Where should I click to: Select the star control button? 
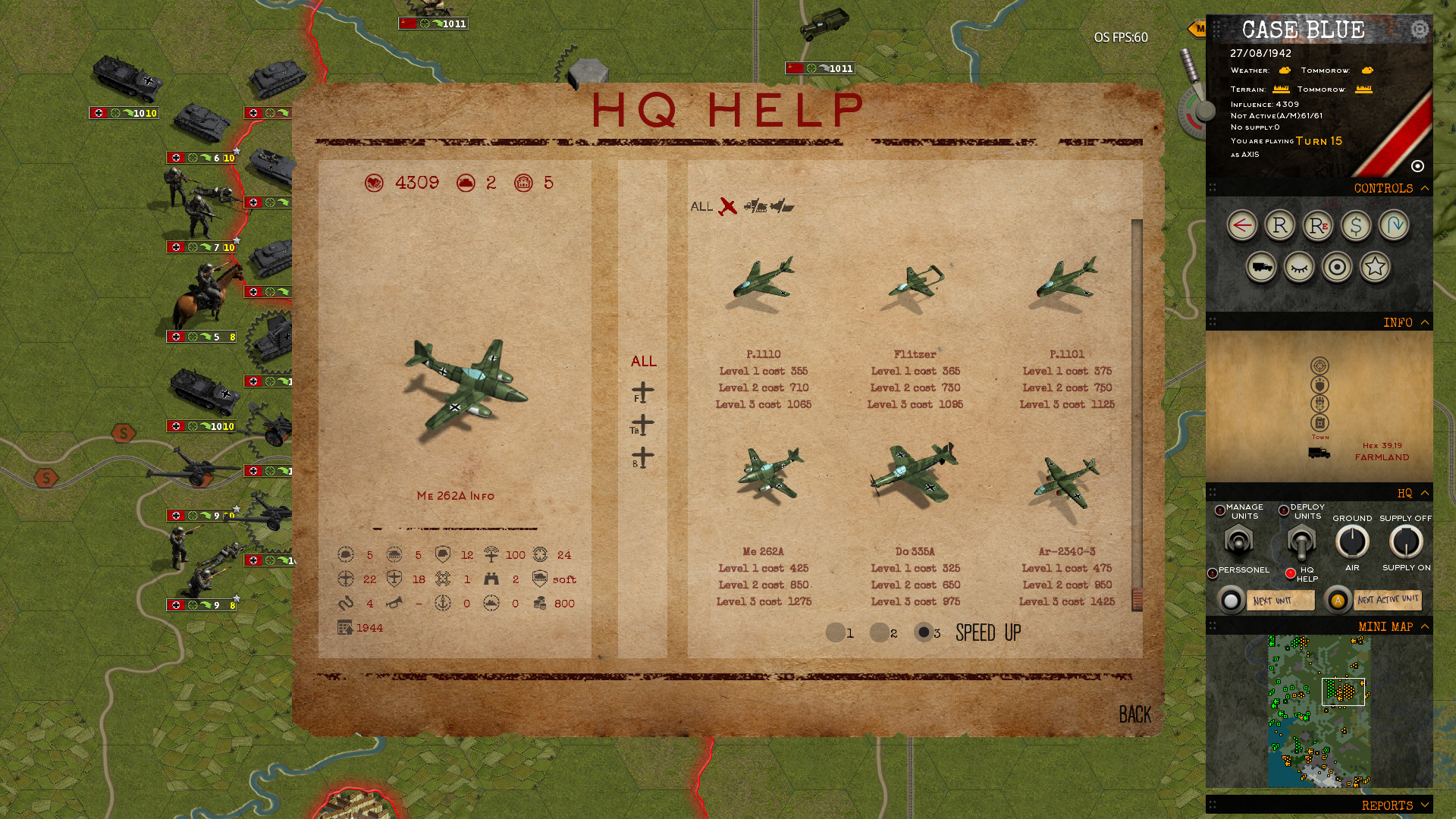pyautogui.click(x=1376, y=268)
